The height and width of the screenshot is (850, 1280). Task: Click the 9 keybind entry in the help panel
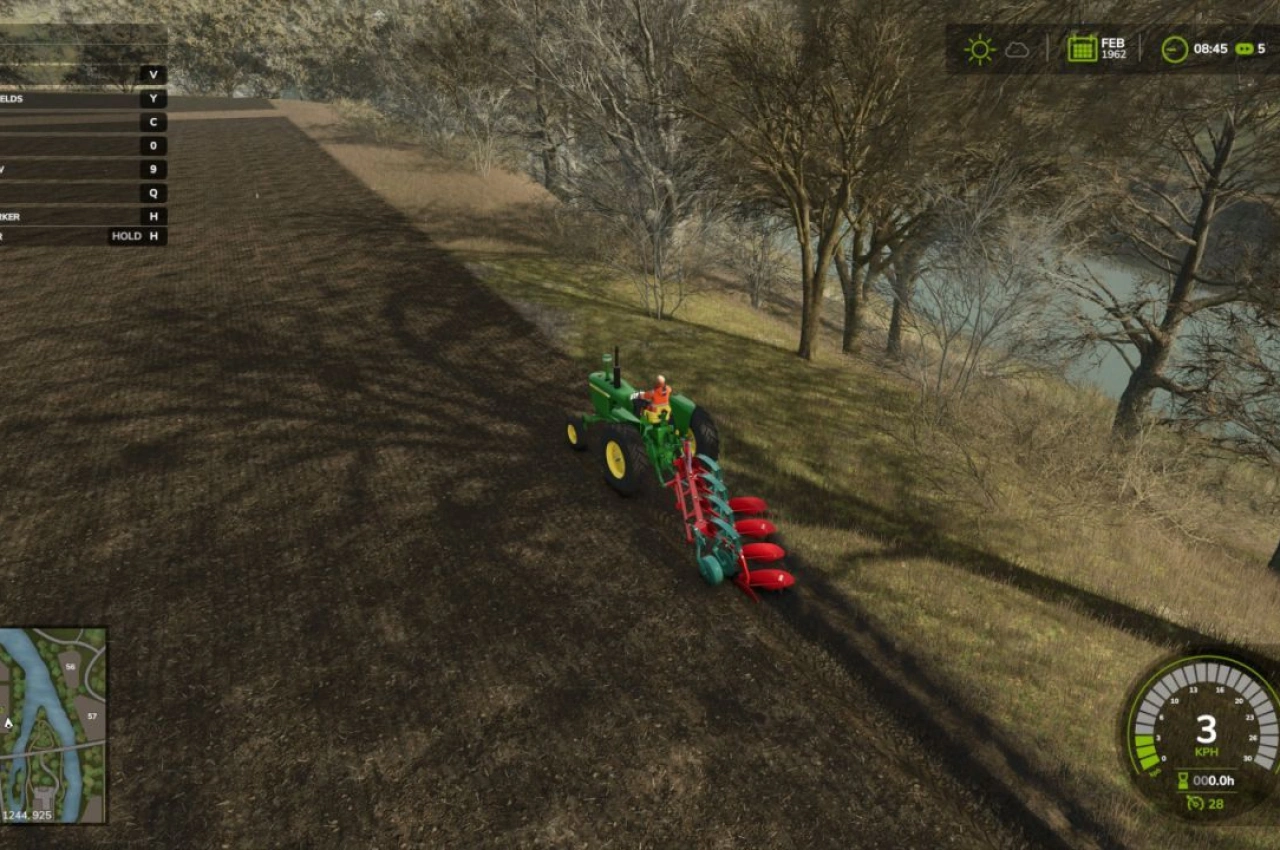click(x=155, y=170)
